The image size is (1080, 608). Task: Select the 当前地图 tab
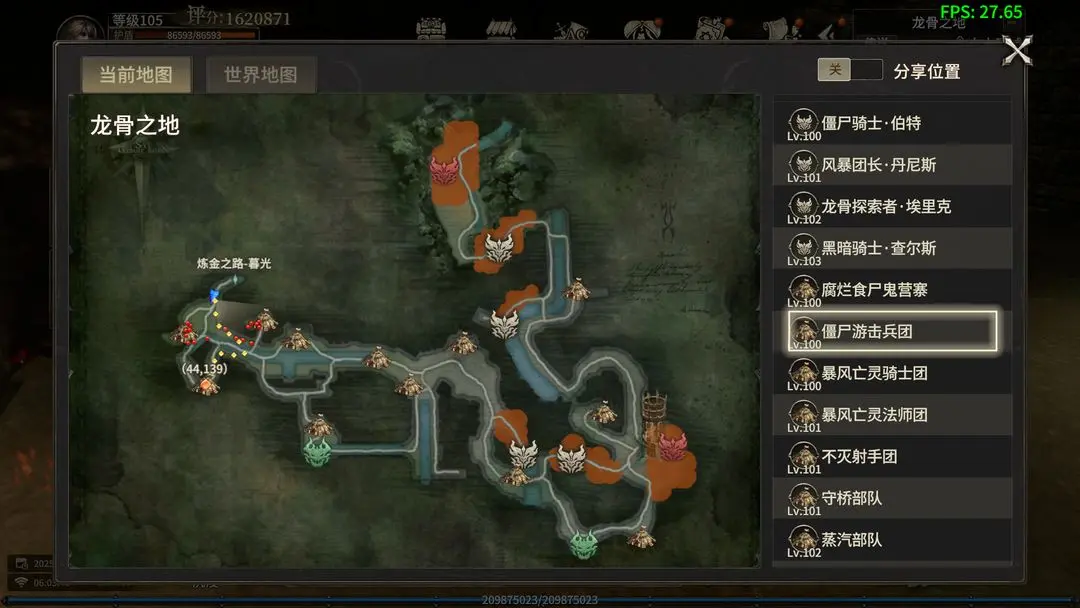[x=135, y=75]
